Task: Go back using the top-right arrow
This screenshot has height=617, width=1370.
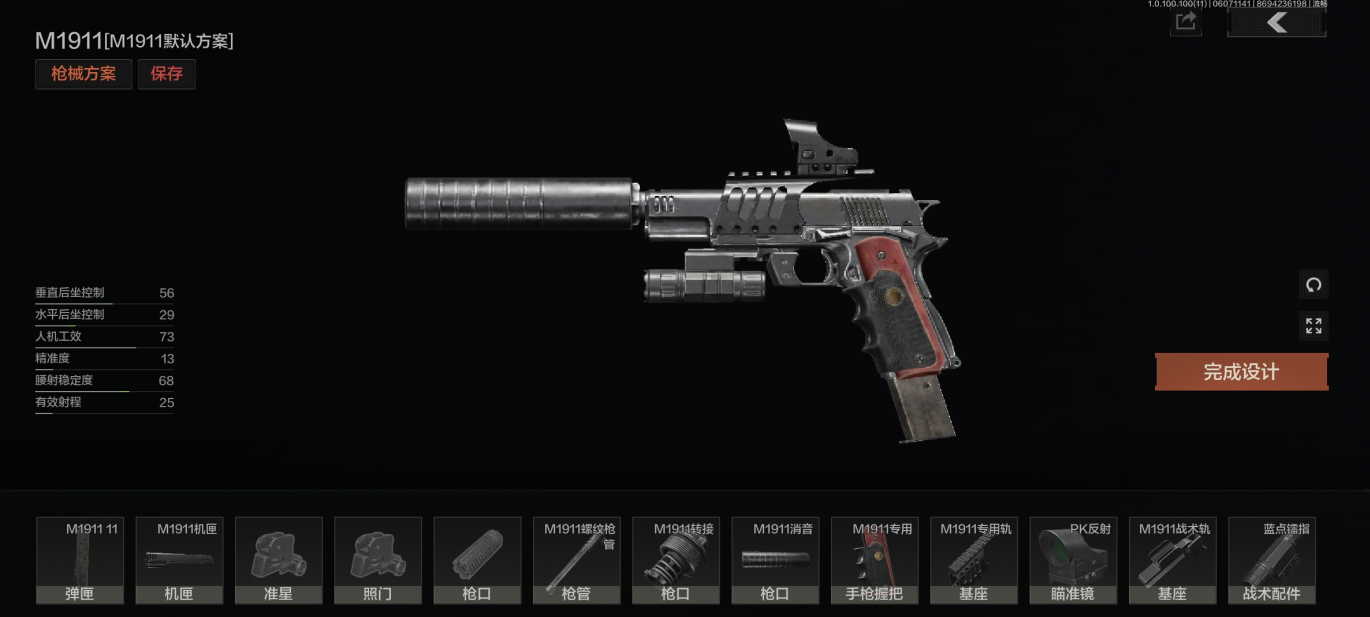Action: coord(1276,22)
